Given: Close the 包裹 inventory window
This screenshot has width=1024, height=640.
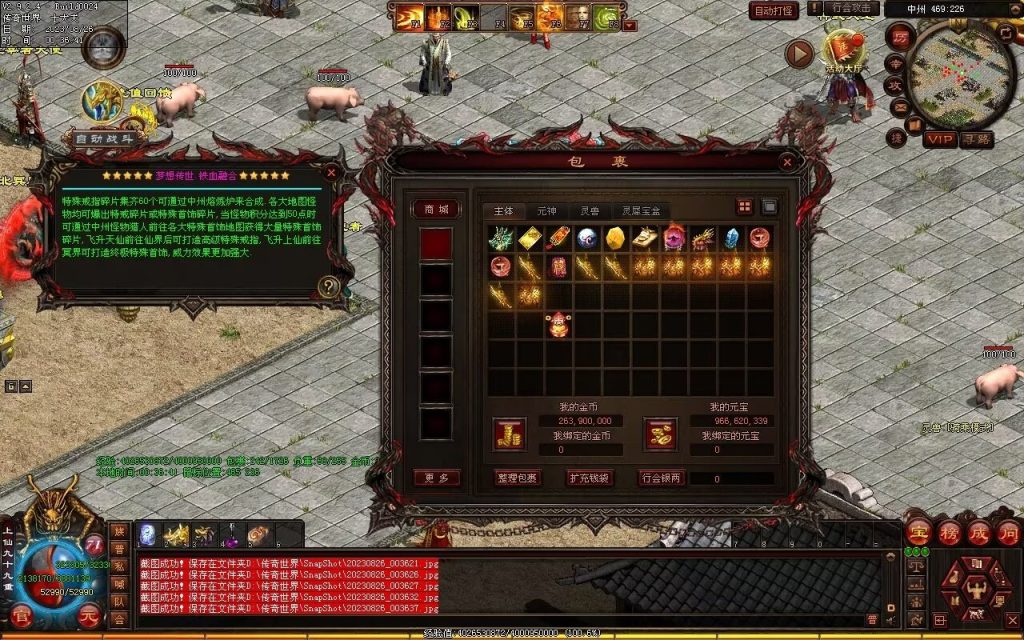Looking at the screenshot, I should pos(787,162).
